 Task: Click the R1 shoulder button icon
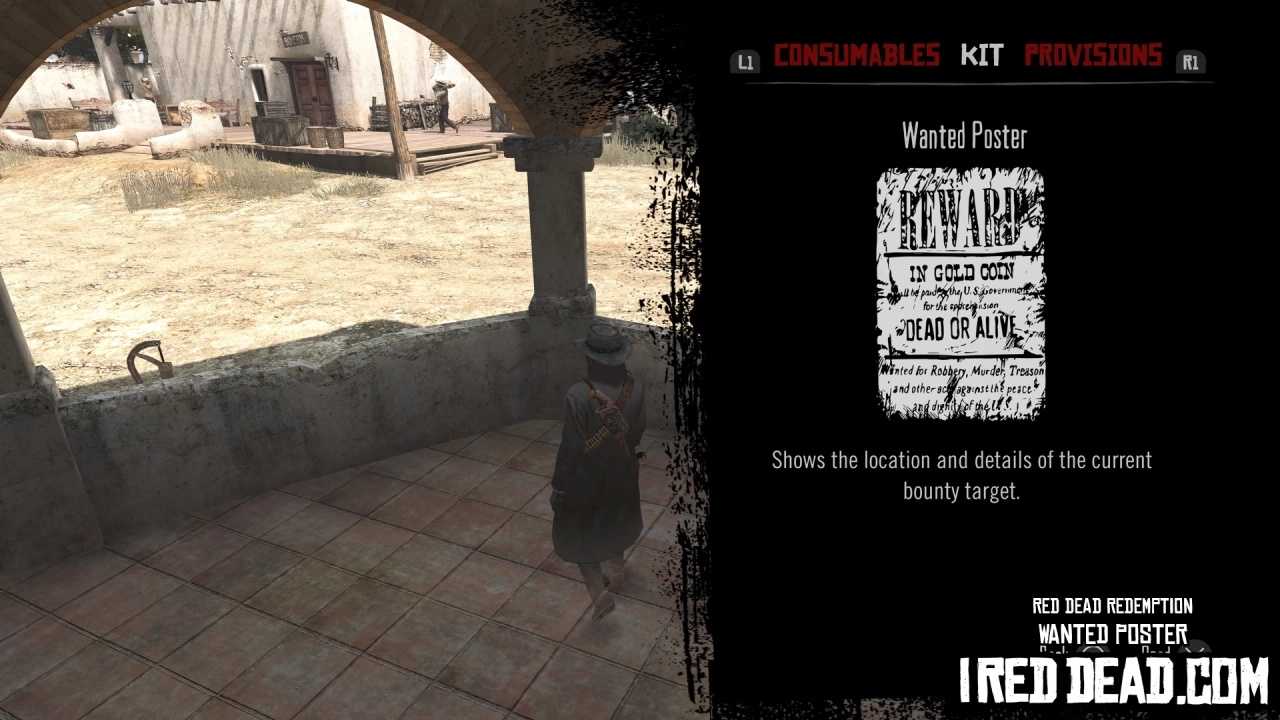(x=1190, y=60)
